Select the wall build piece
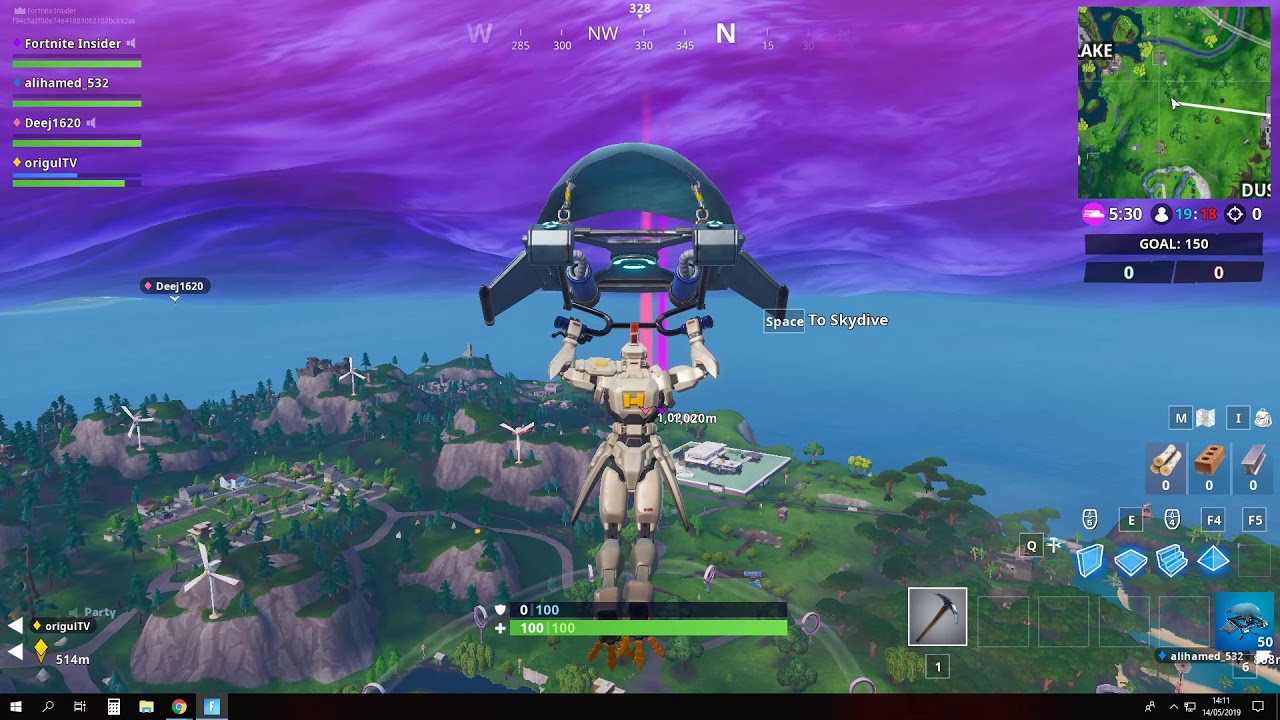Image resolution: width=1280 pixels, height=720 pixels. 1088,561
